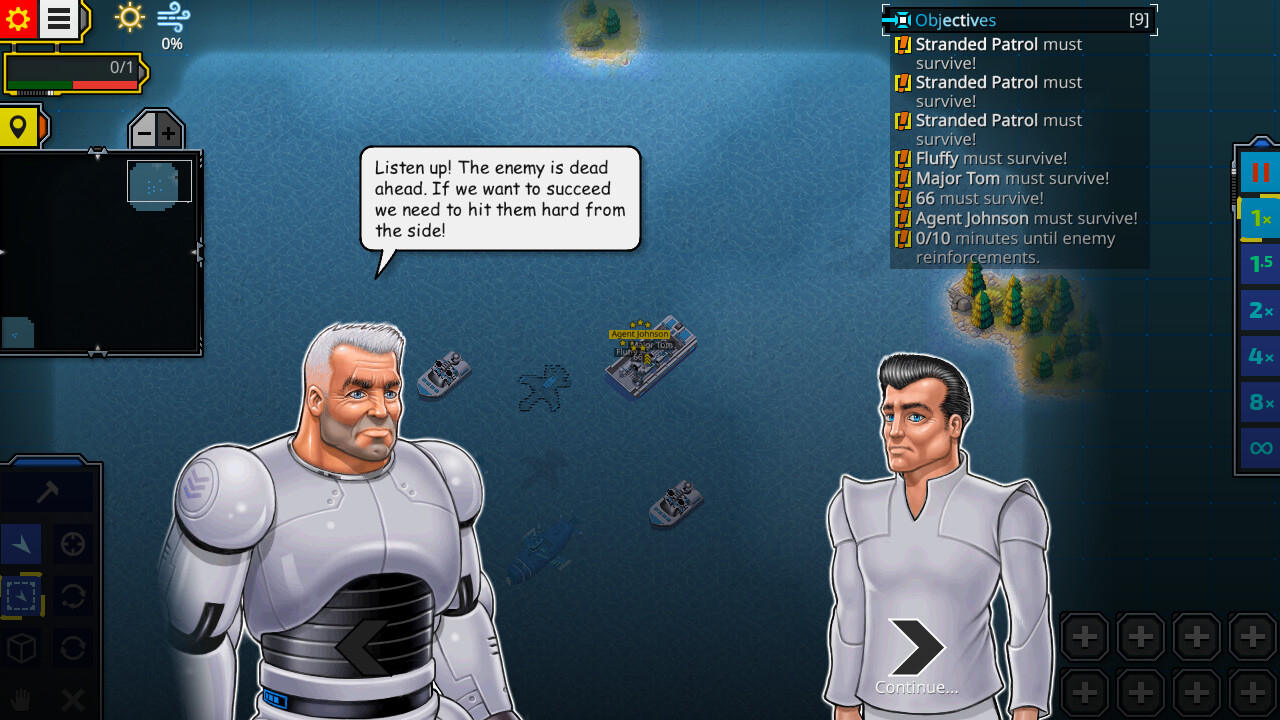Click the minimap preview thumbnail
This screenshot has width=1280, height=720.
[158, 182]
